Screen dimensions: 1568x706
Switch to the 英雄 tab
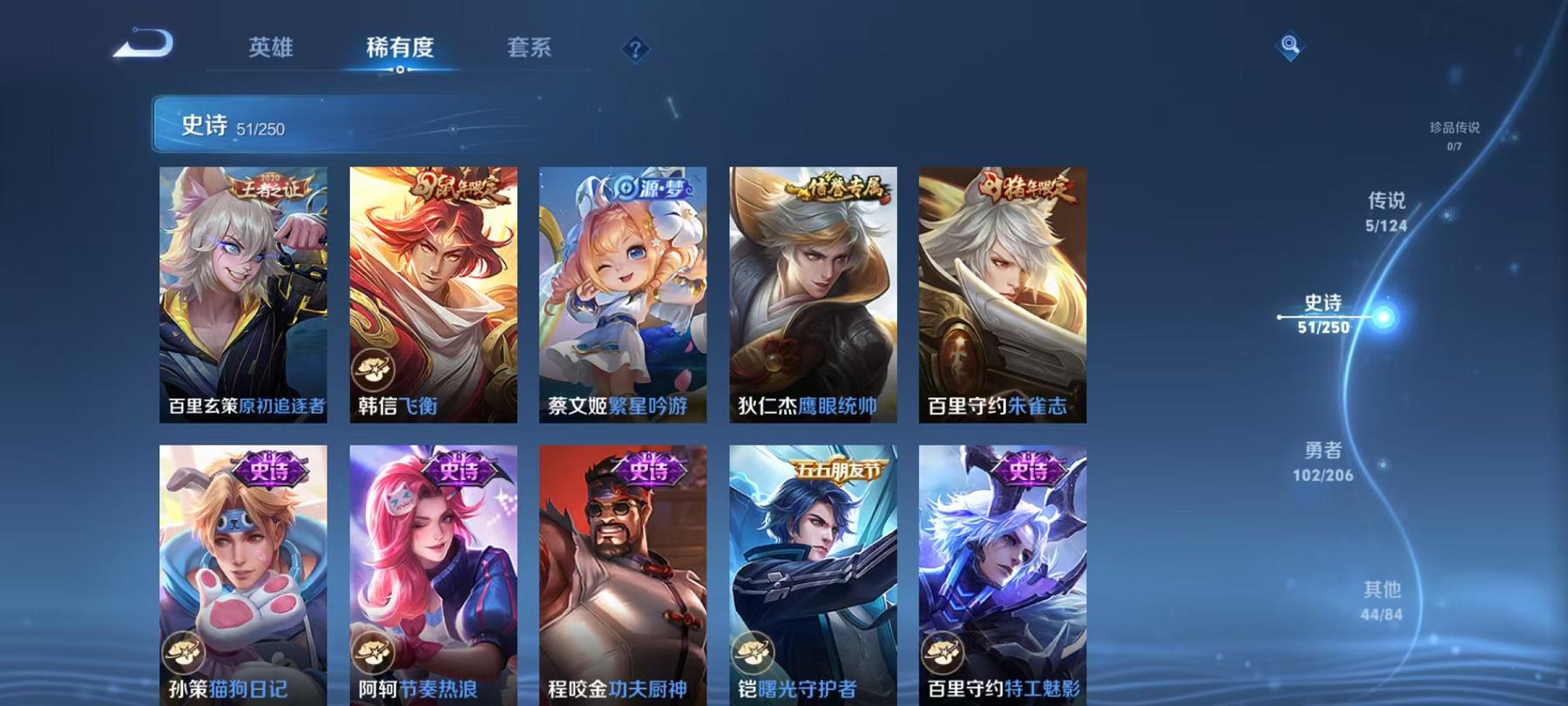(x=272, y=50)
